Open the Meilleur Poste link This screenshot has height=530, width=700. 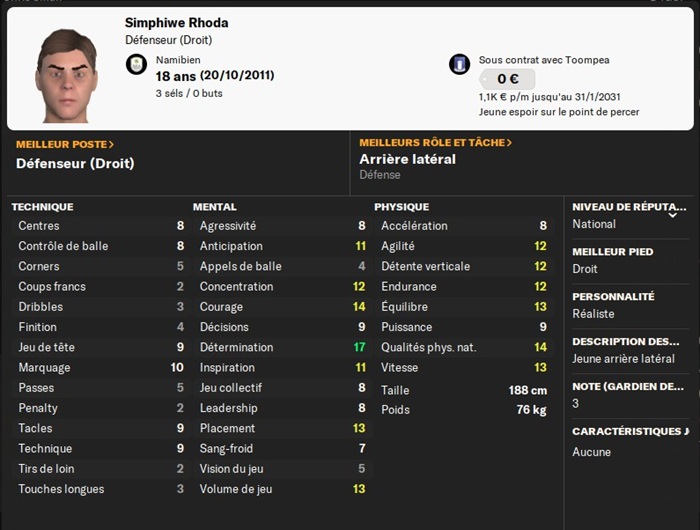click(x=65, y=144)
